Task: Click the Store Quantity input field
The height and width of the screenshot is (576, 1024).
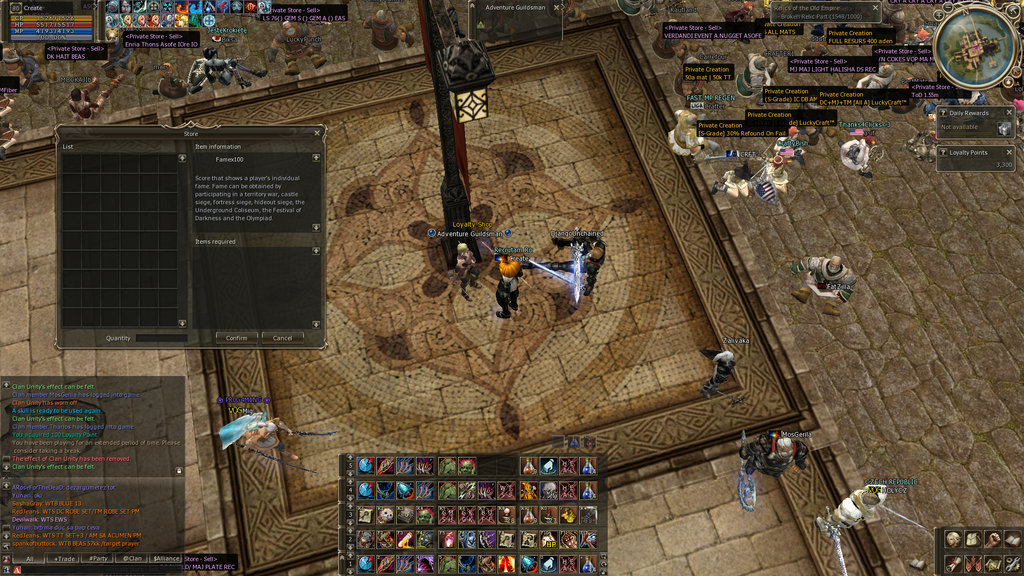Action: point(161,338)
